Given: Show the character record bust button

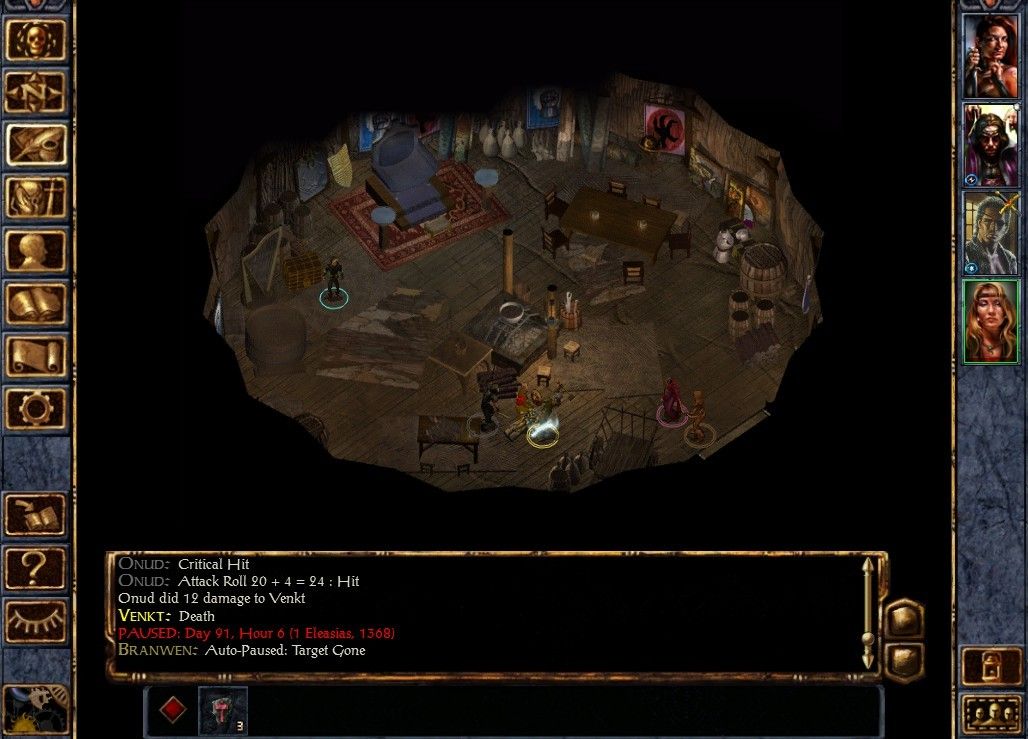Looking at the screenshot, I should pos(36,250).
